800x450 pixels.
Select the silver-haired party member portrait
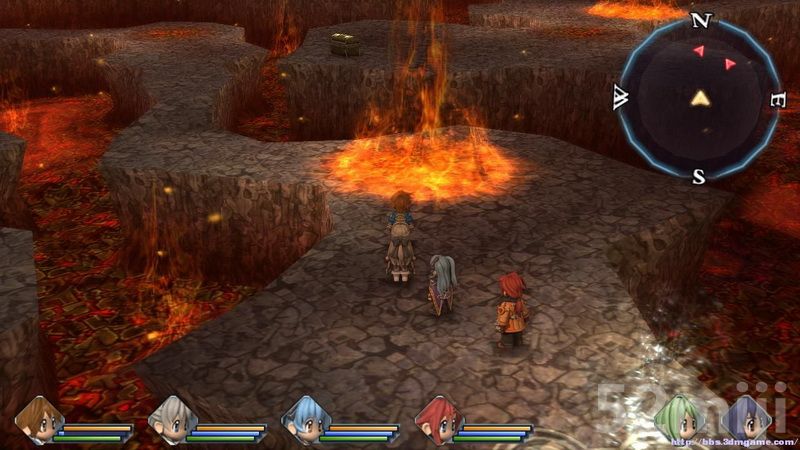[171, 419]
